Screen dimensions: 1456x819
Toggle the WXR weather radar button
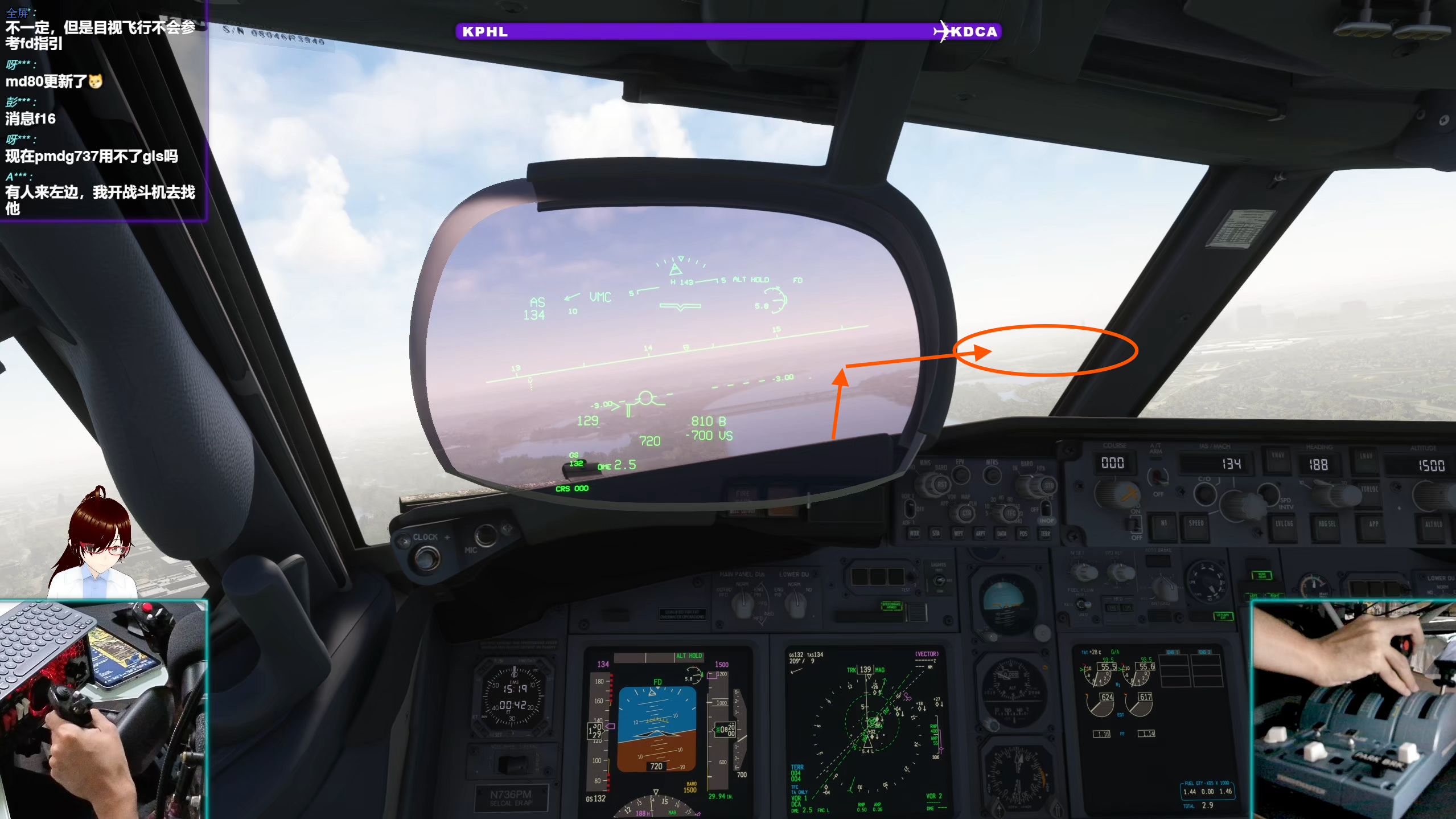pos(914,534)
